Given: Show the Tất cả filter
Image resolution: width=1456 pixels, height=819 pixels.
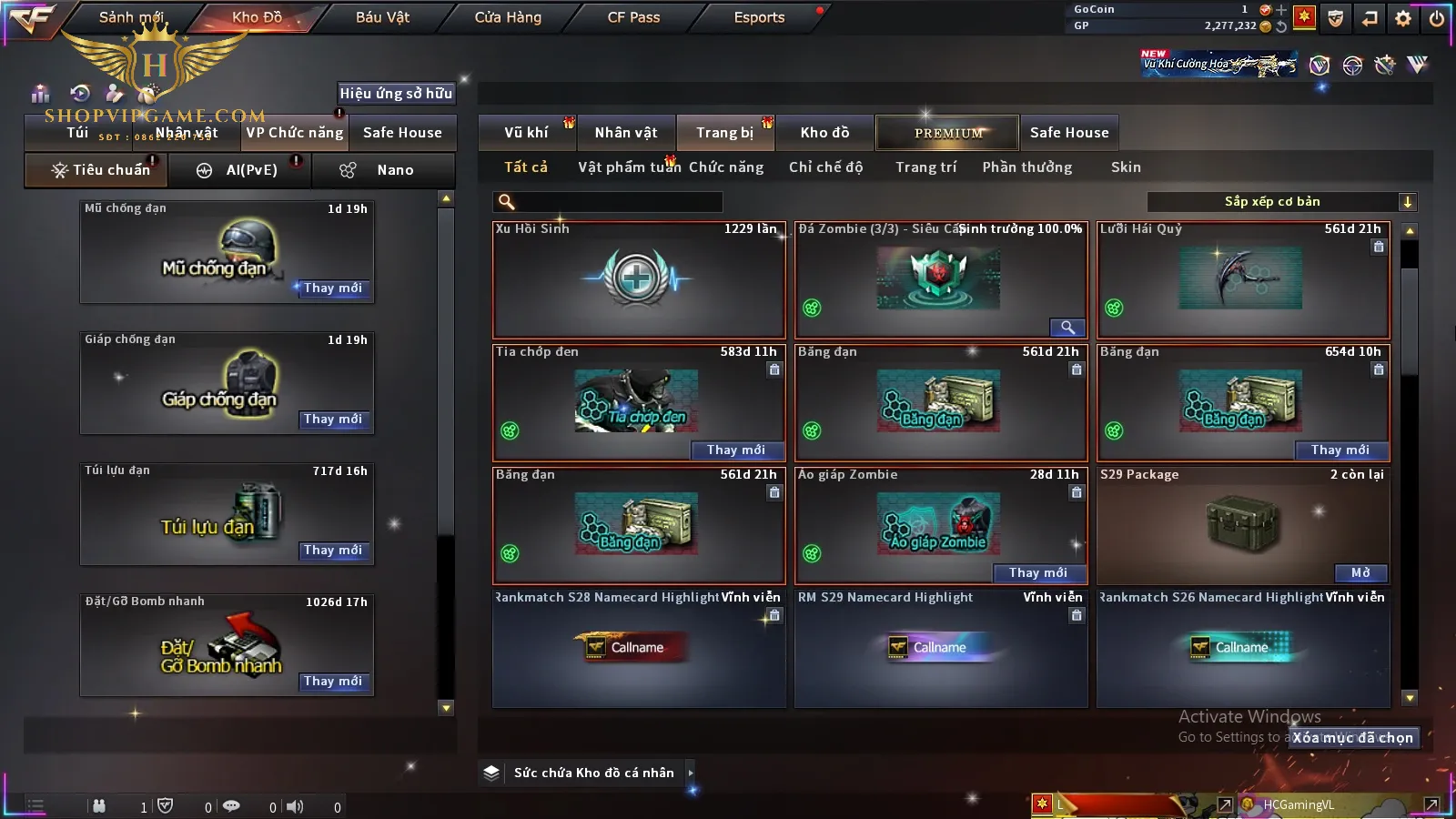Looking at the screenshot, I should [526, 167].
